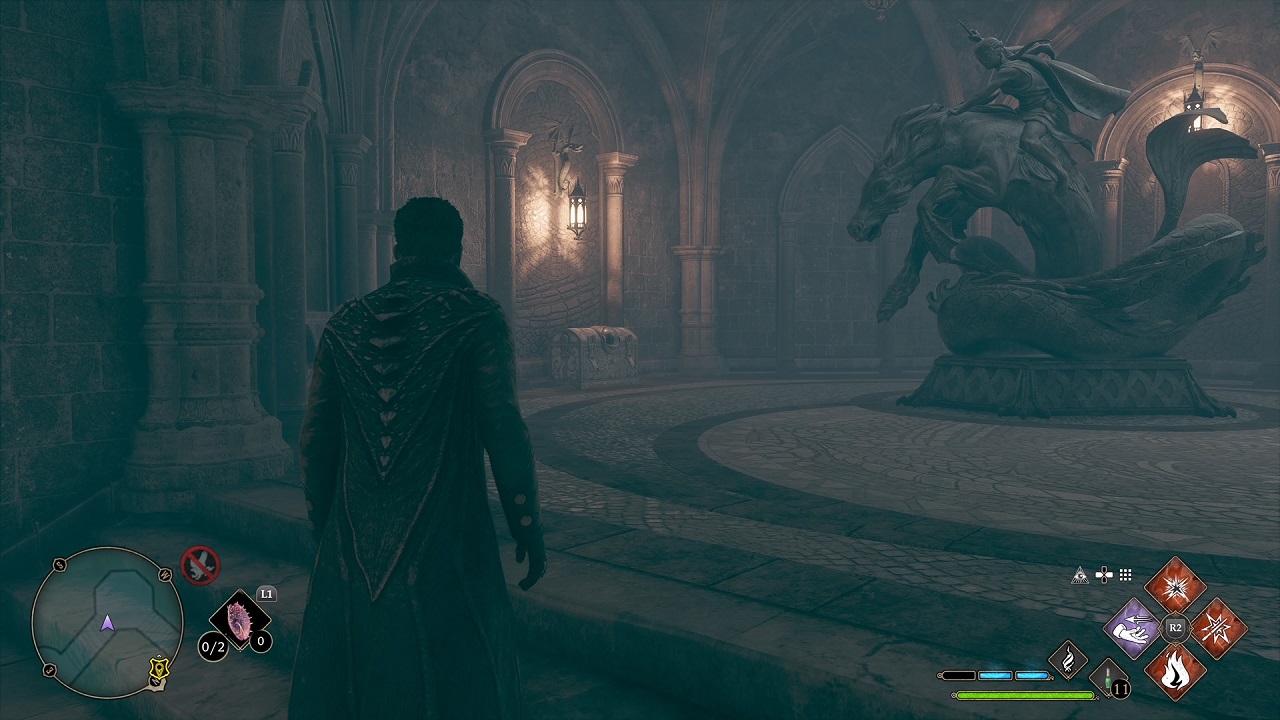Click the player arrow on the minimap

(108, 624)
